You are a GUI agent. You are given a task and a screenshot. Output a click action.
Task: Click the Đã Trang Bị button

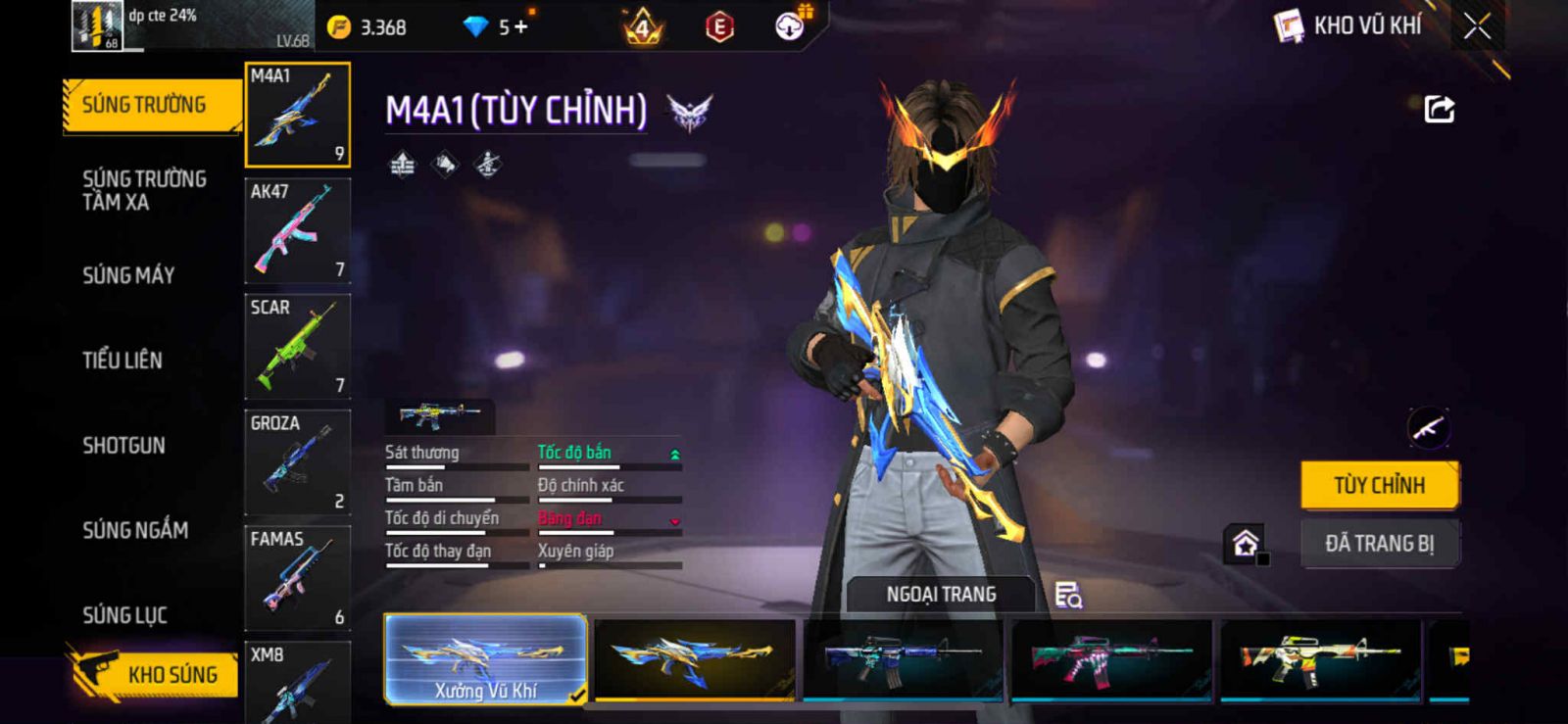pyautogui.click(x=1379, y=544)
